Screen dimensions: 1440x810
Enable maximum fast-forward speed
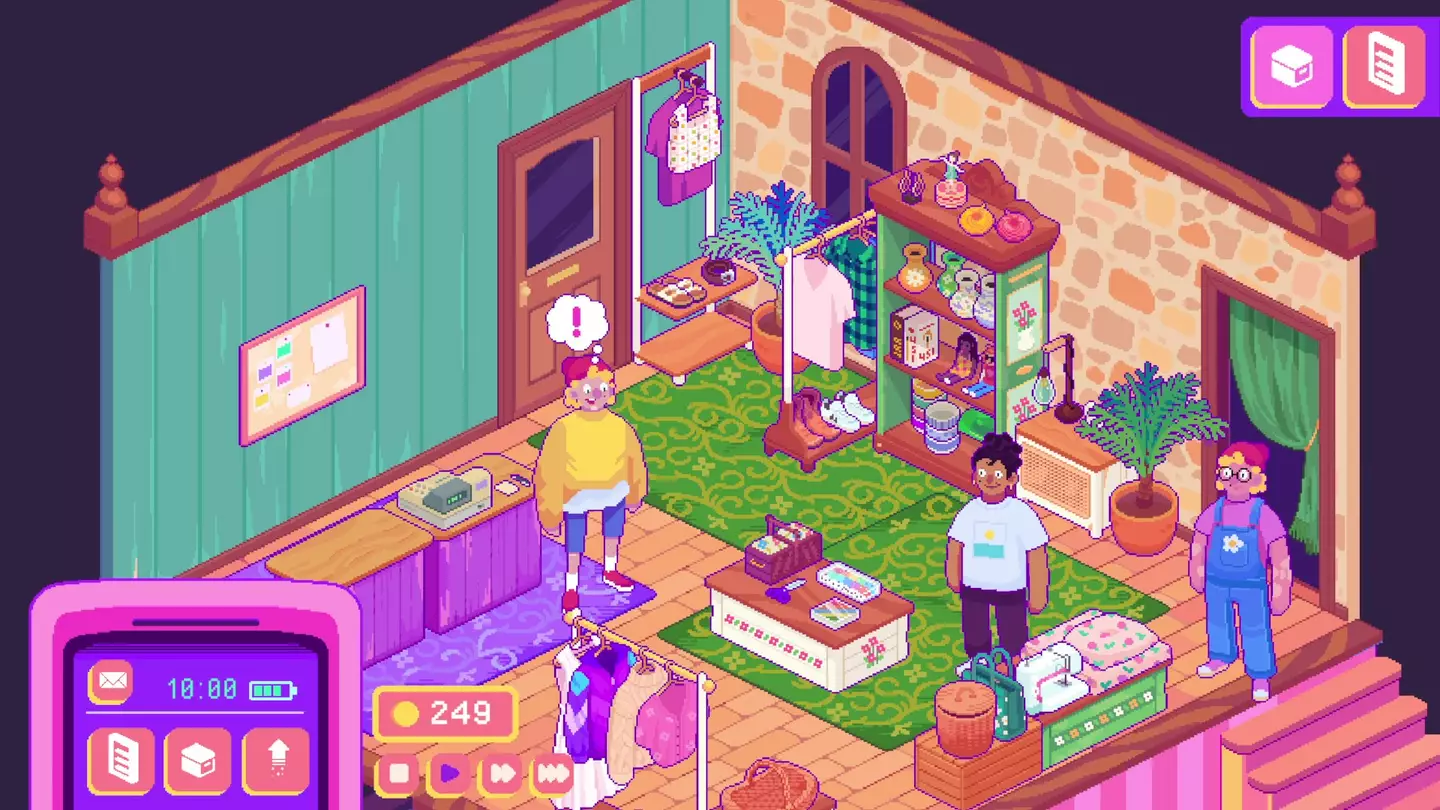click(554, 772)
